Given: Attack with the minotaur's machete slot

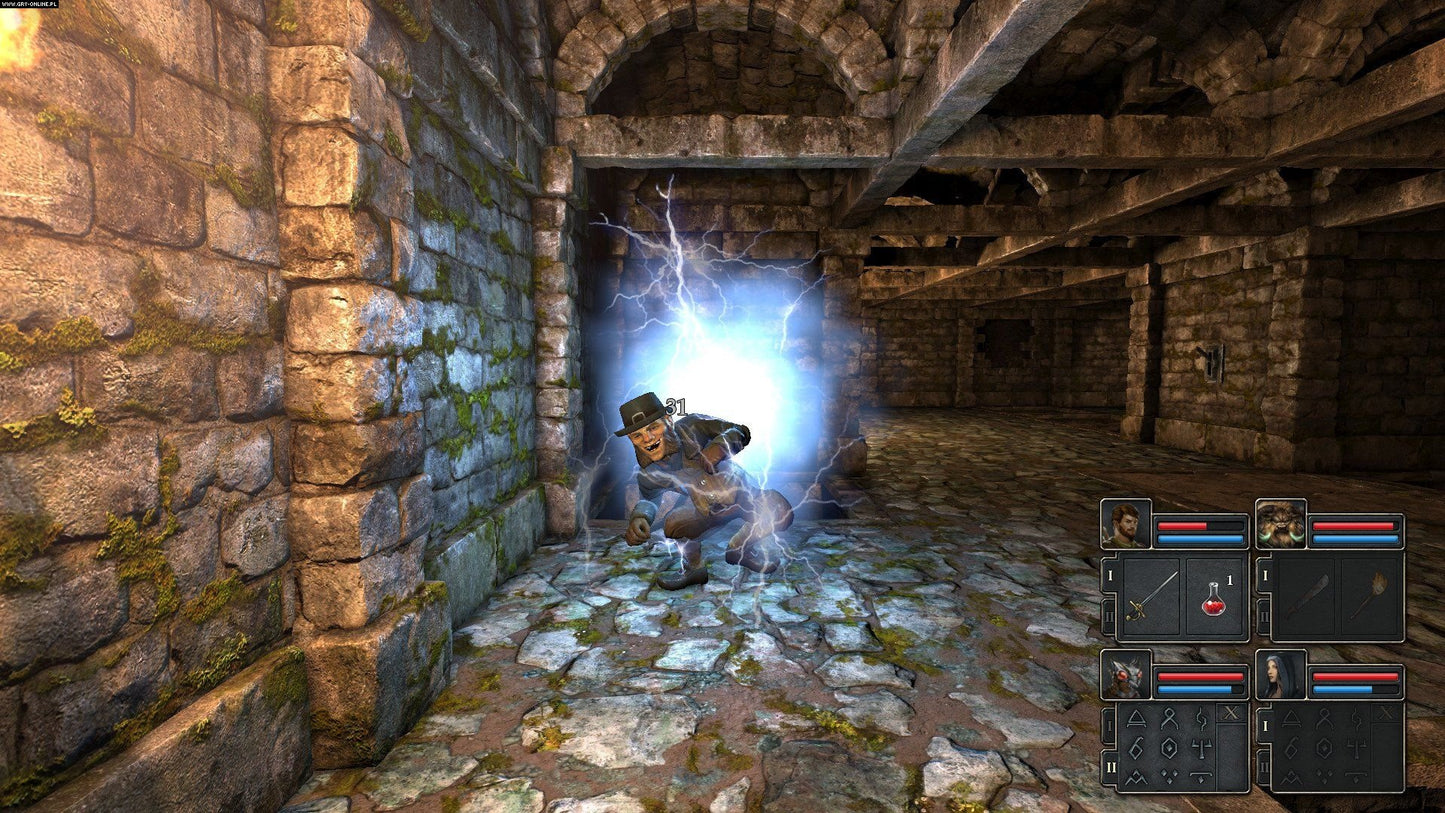Looking at the screenshot, I should click(x=1306, y=597).
